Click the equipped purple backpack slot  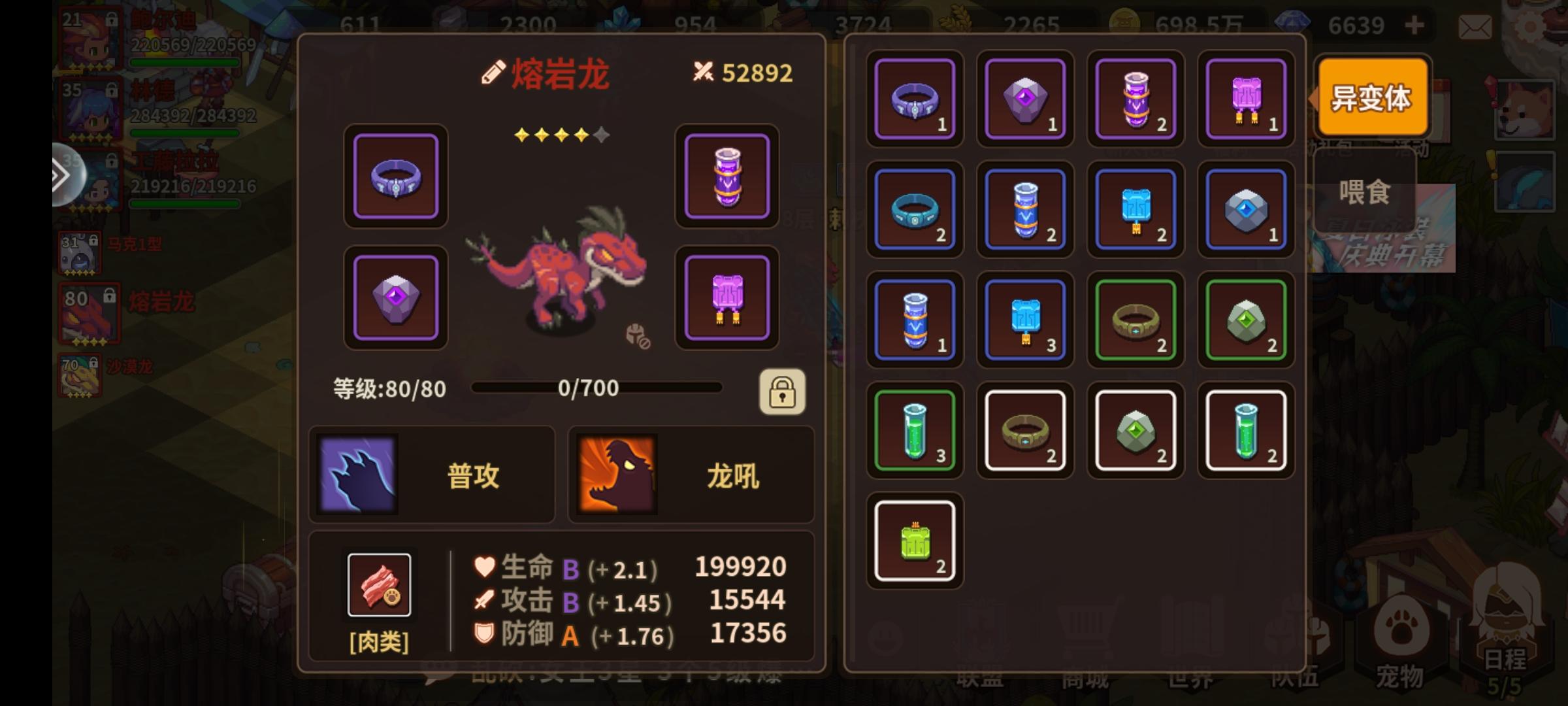(x=727, y=297)
